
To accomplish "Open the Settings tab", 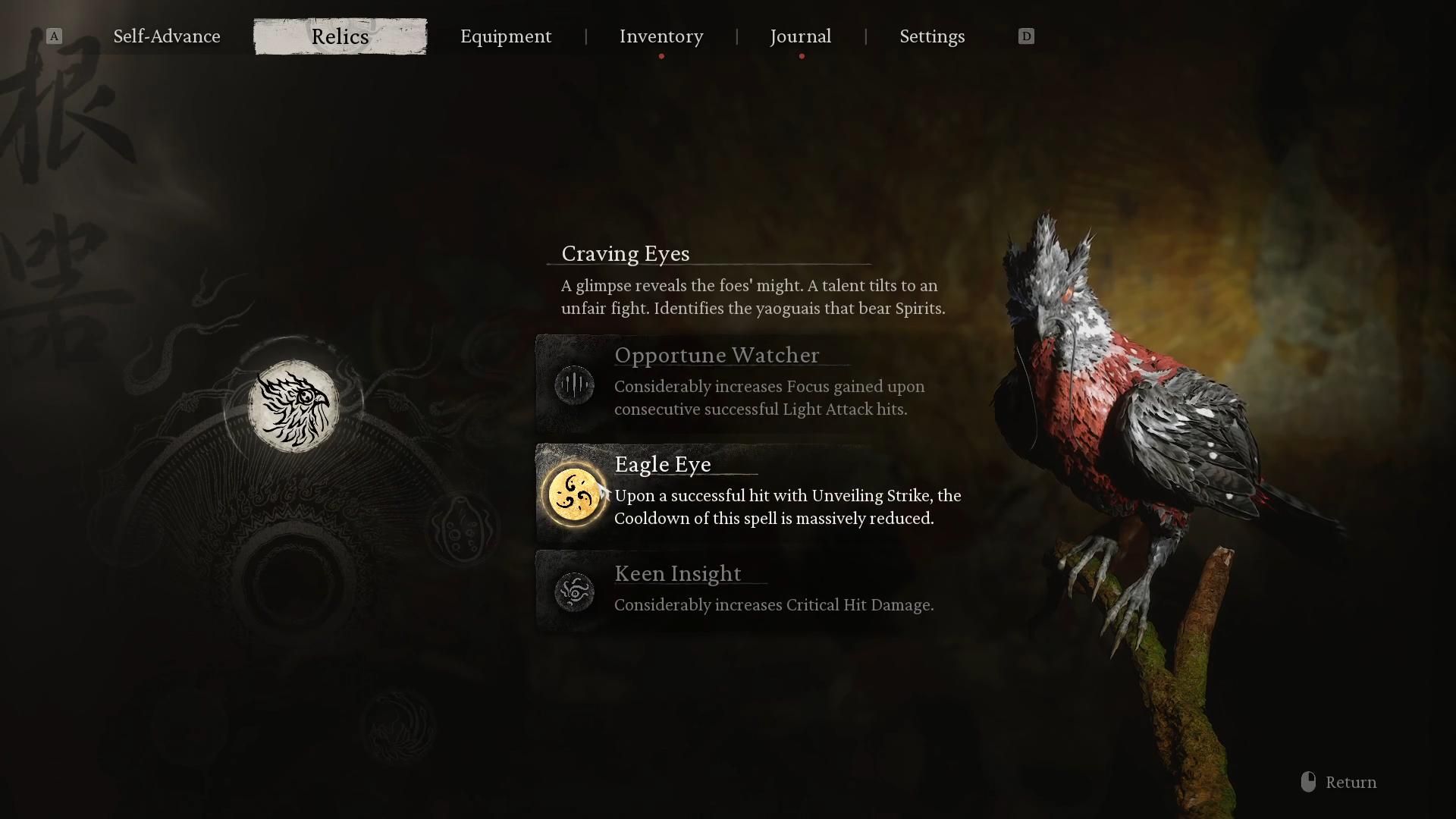I will [932, 36].
